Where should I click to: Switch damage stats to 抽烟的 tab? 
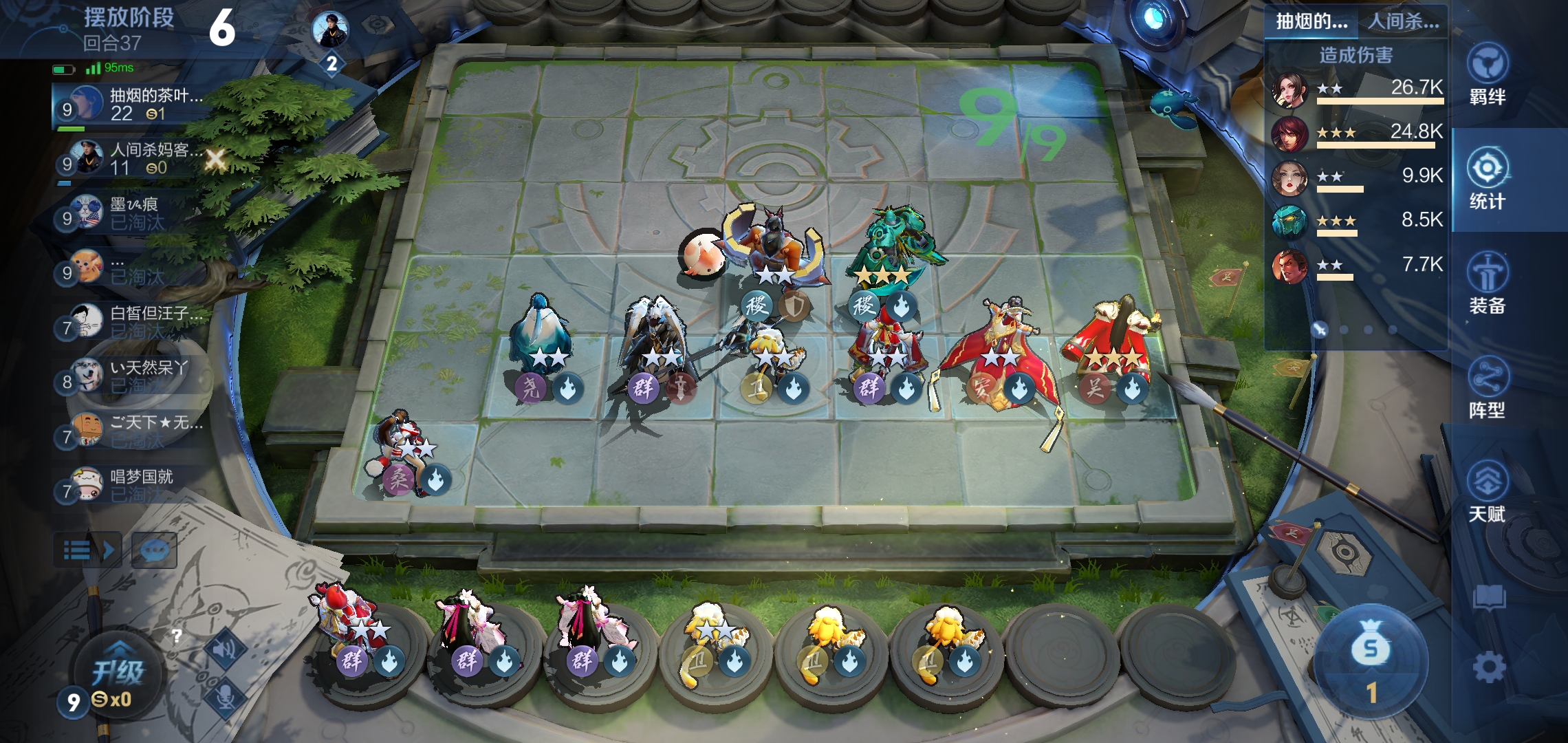pos(1311,21)
